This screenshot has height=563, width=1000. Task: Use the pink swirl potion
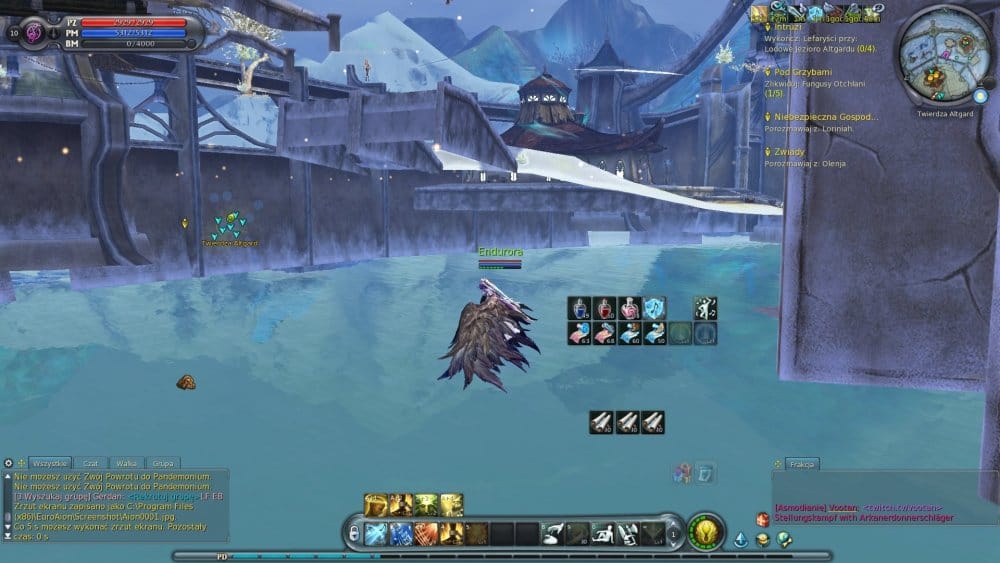point(629,308)
